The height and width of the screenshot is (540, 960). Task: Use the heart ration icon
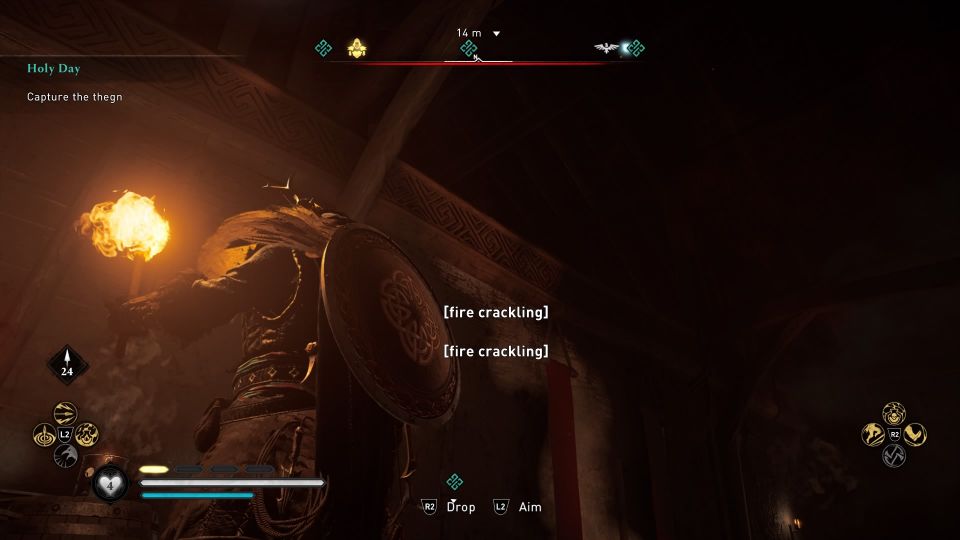[108, 484]
